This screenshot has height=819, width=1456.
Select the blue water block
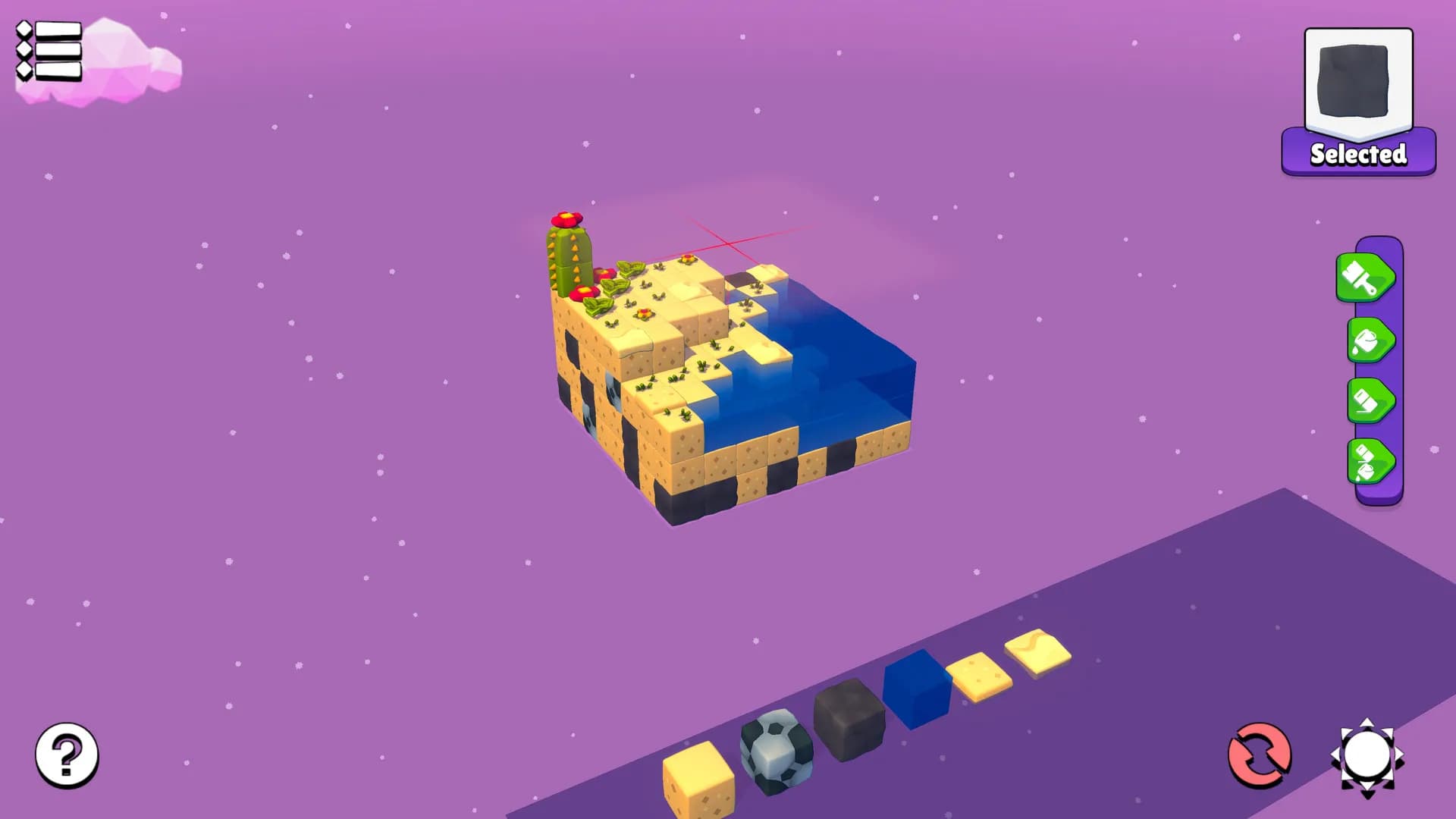[x=916, y=692]
